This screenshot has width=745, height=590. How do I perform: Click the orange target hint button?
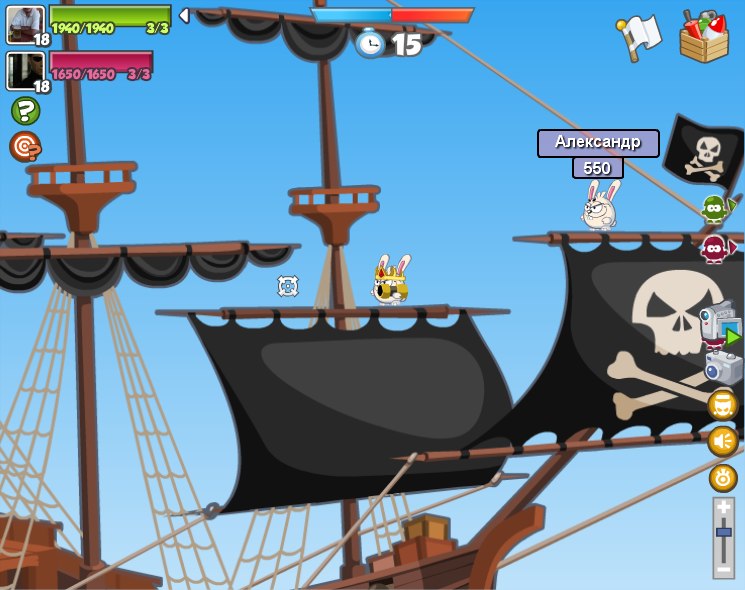25,146
